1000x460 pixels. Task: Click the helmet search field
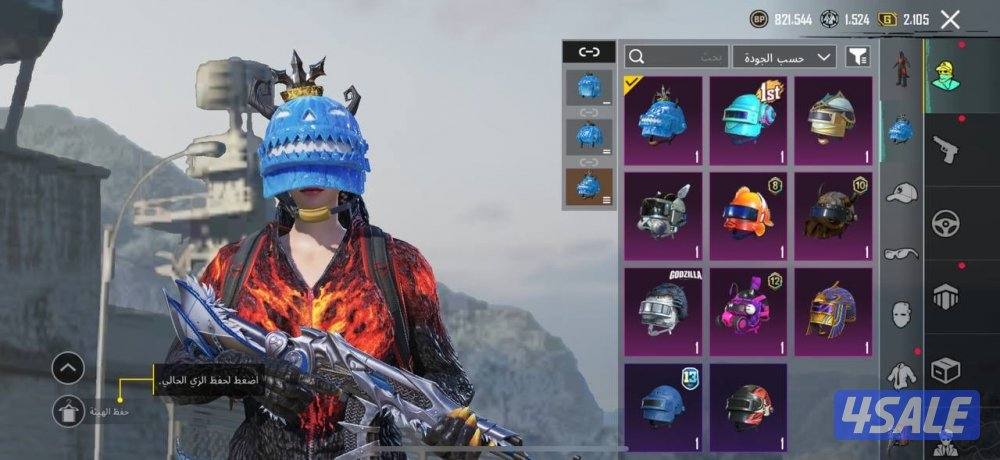pyautogui.click(x=676, y=57)
